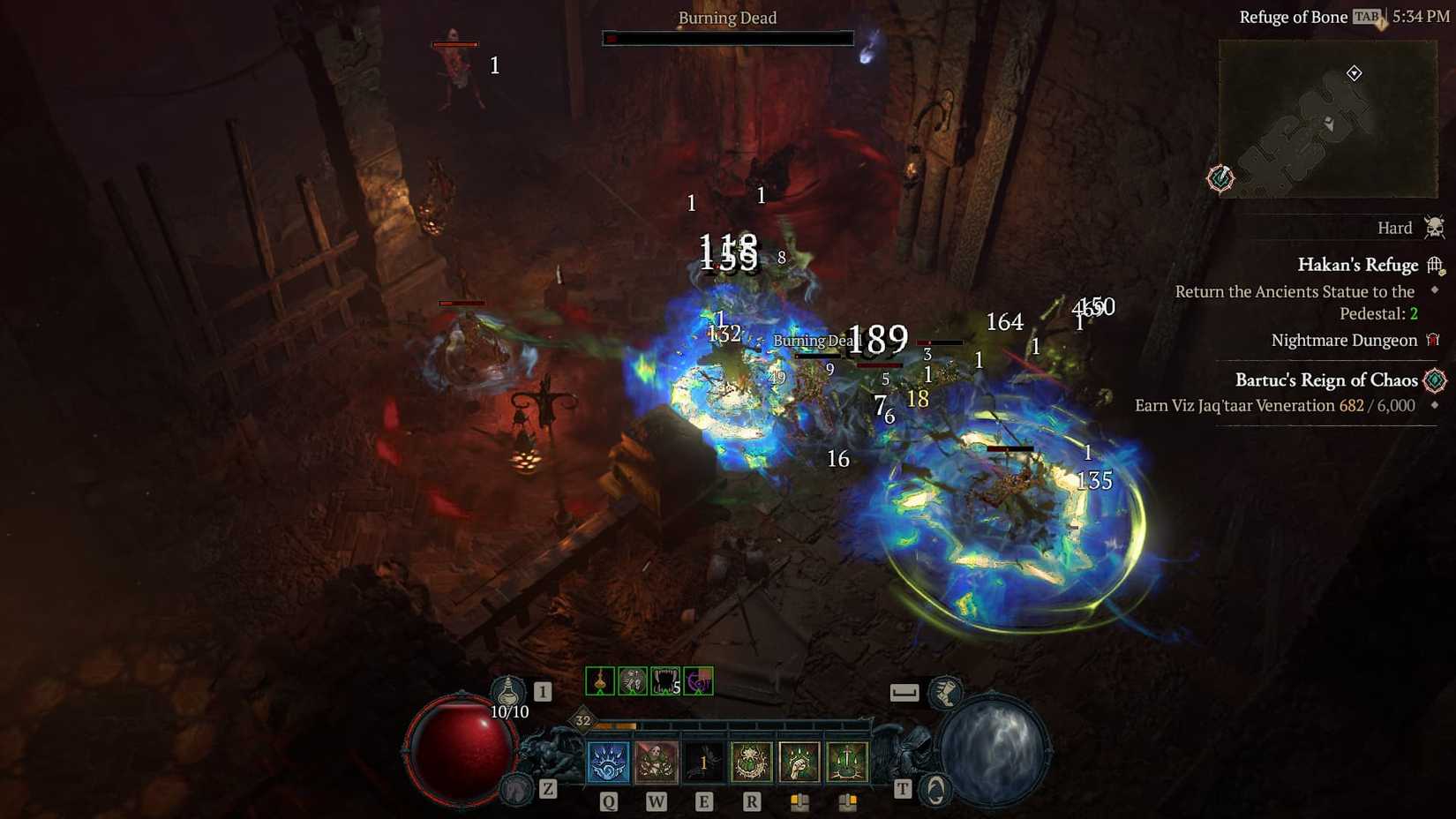Click the purple buff icon above the skill bar

coord(698,680)
